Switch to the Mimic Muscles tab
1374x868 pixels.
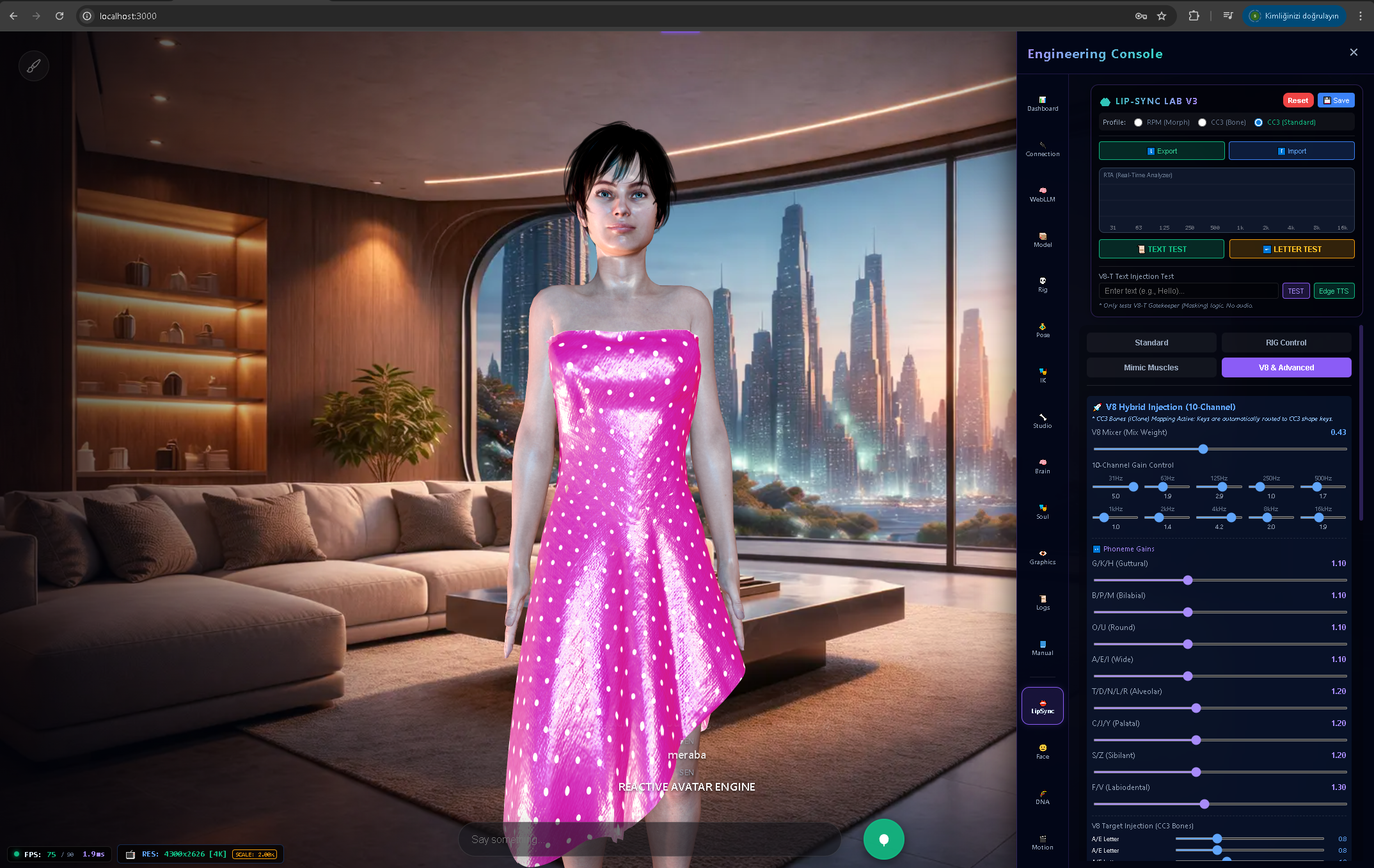(x=1151, y=367)
